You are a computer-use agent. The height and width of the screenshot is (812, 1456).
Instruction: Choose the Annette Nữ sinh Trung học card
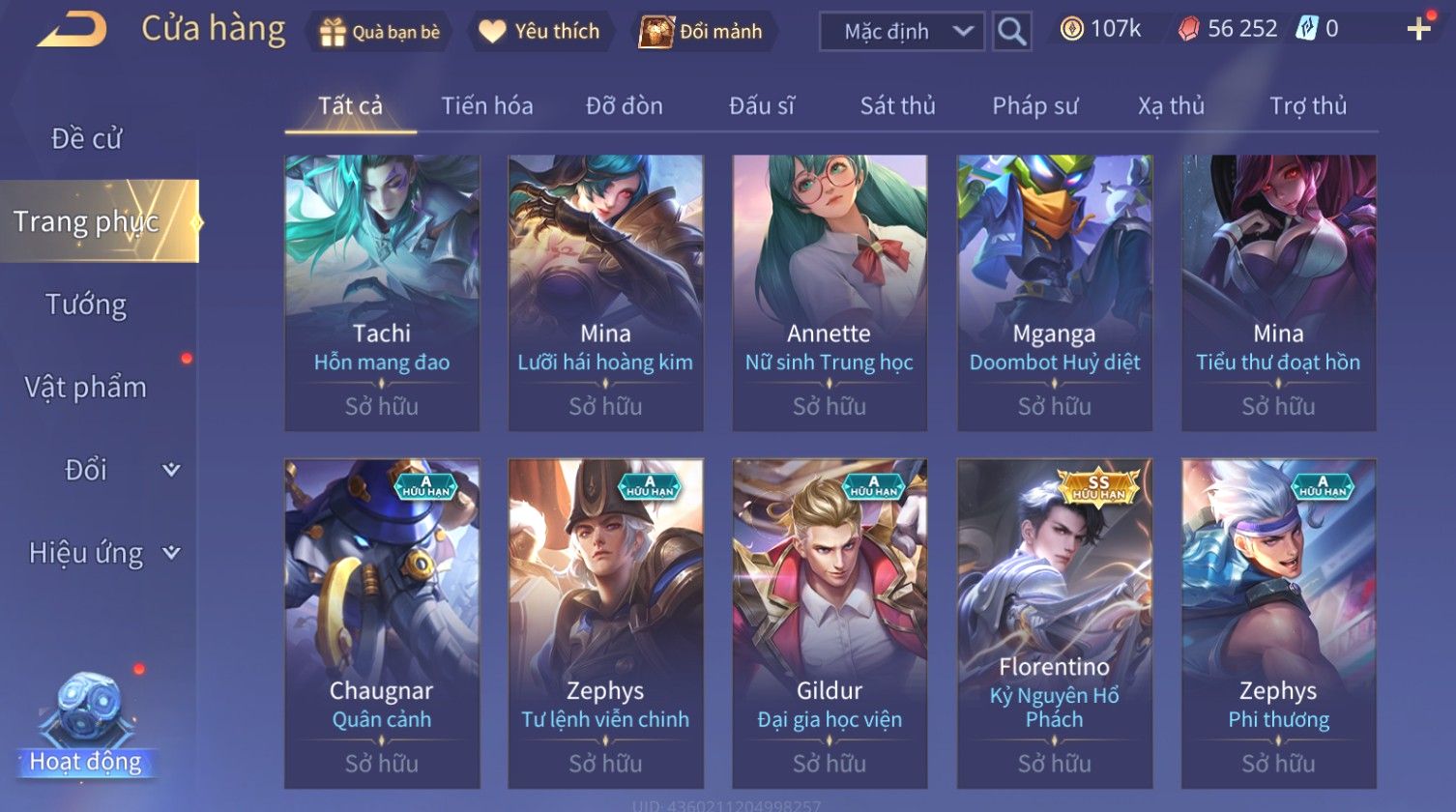[x=830, y=293]
